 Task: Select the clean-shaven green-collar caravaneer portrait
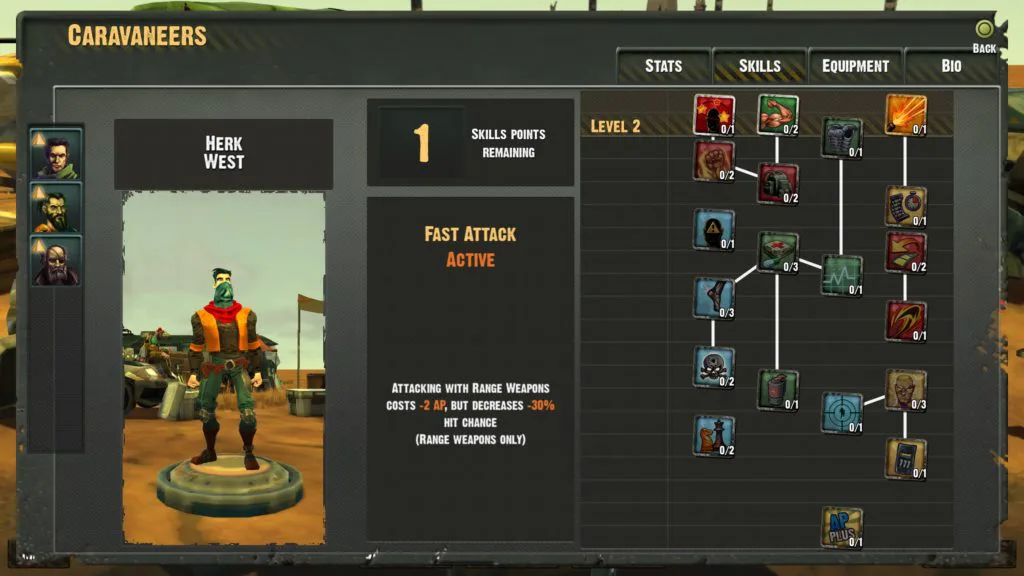(56, 156)
